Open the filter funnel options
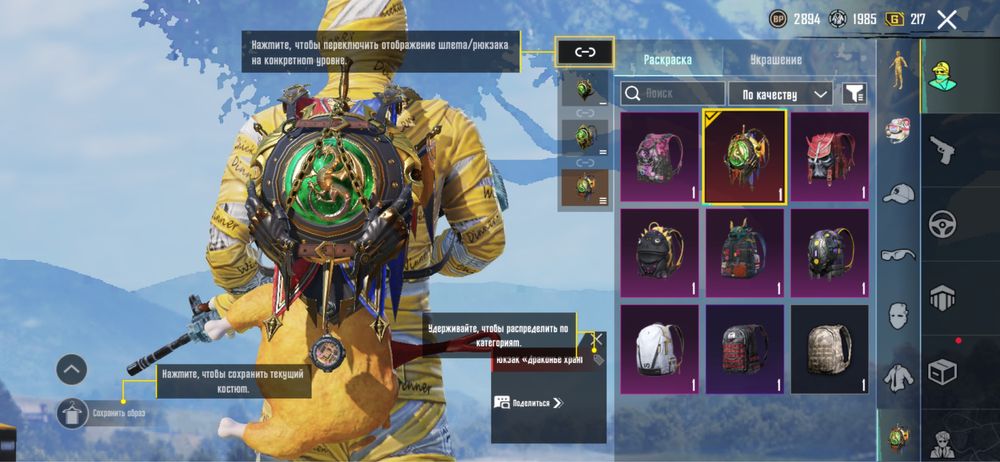This screenshot has height=462, width=1000. pos(853,94)
